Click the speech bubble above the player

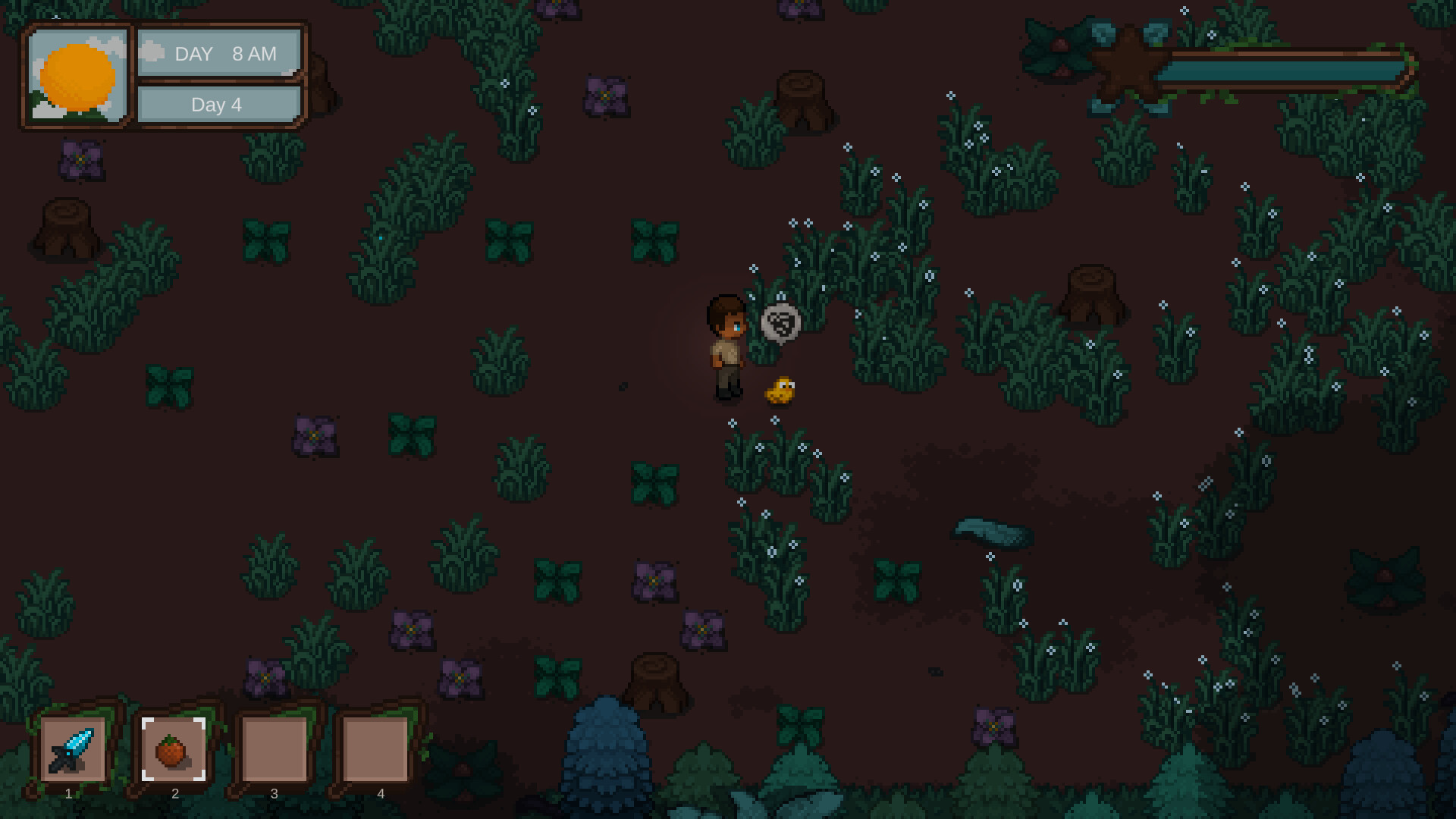click(x=781, y=322)
